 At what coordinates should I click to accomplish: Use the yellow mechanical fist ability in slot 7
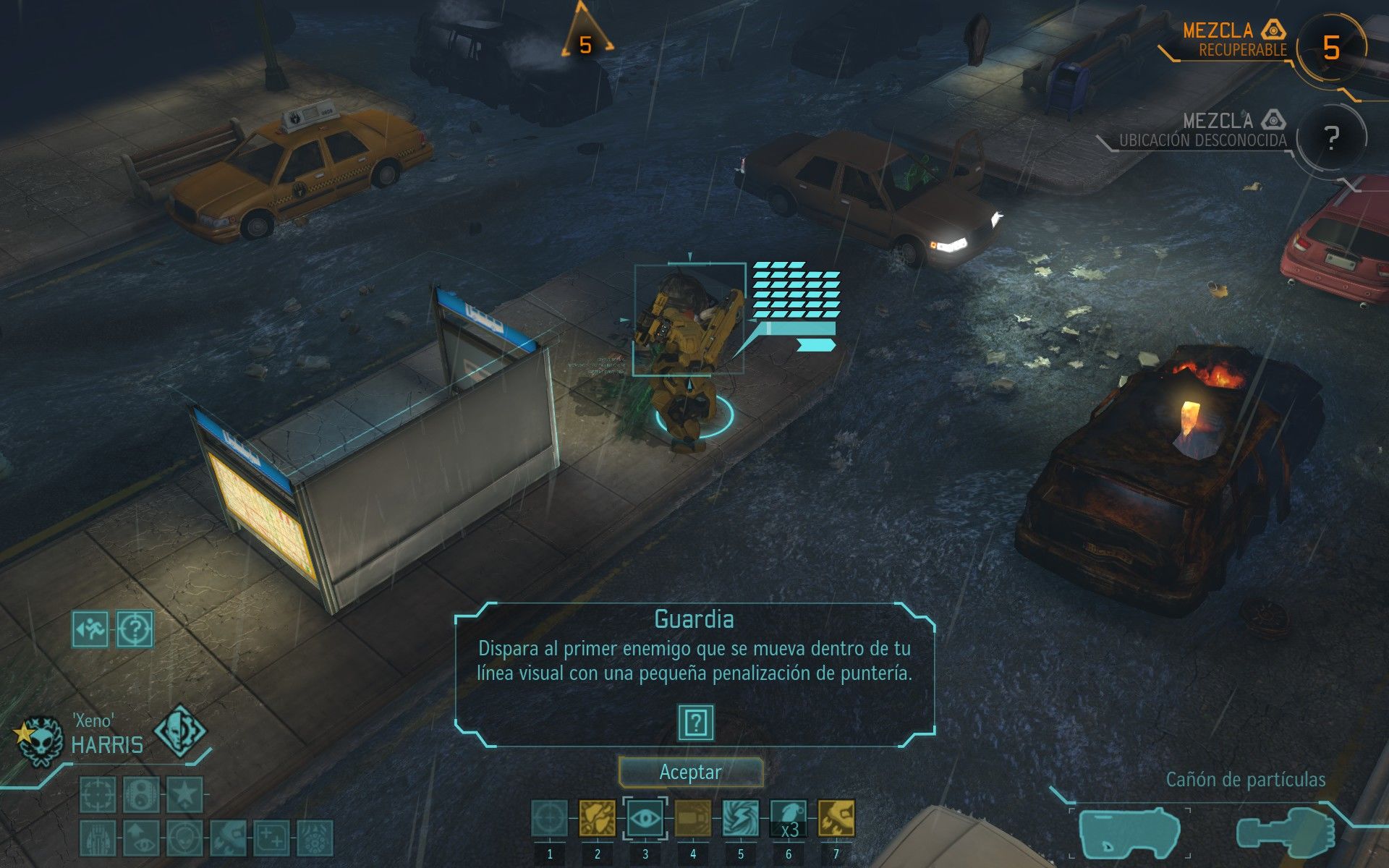pyautogui.click(x=836, y=819)
